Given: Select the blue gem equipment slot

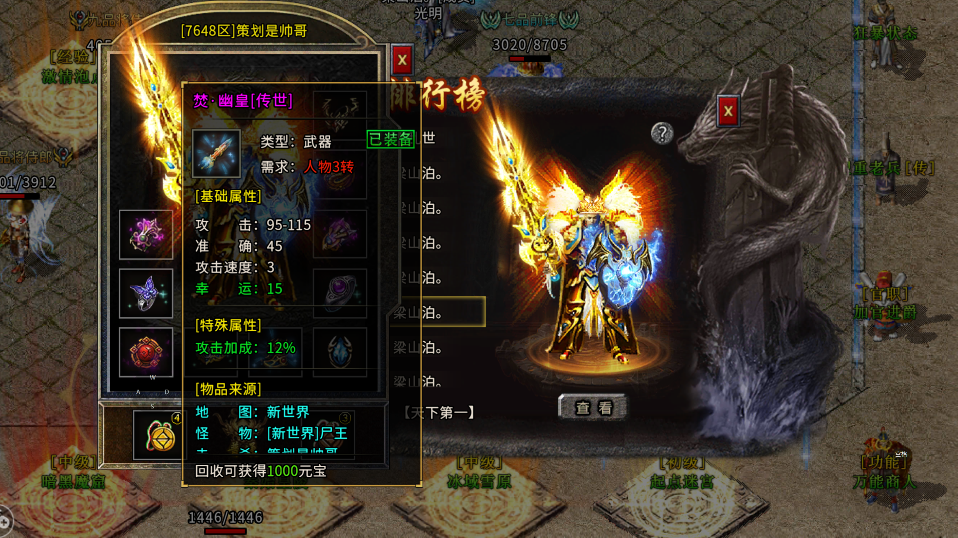Looking at the screenshot, I should 340,352.
